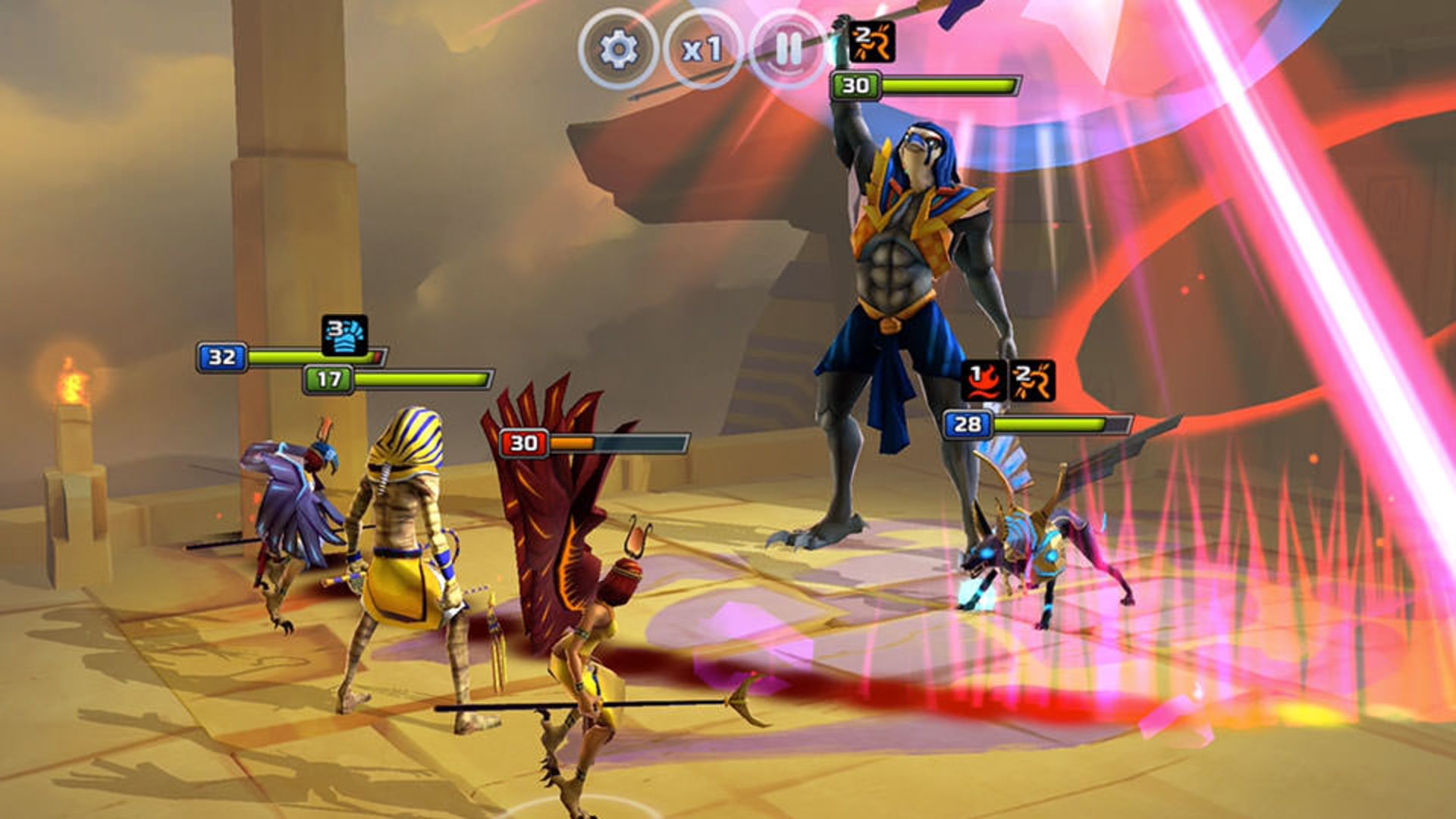Image resolution: width=1456 pixels, height=819 pixels.
Task: Open the gear settings button
Action: pos(618,49)
